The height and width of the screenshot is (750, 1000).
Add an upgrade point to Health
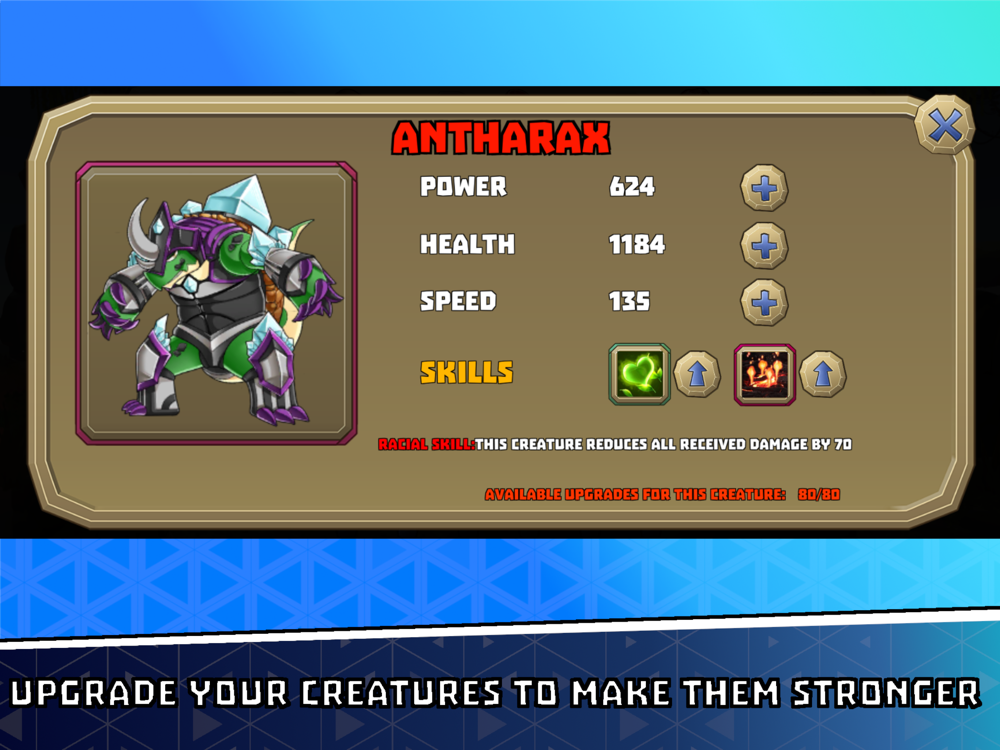(764, 246)
